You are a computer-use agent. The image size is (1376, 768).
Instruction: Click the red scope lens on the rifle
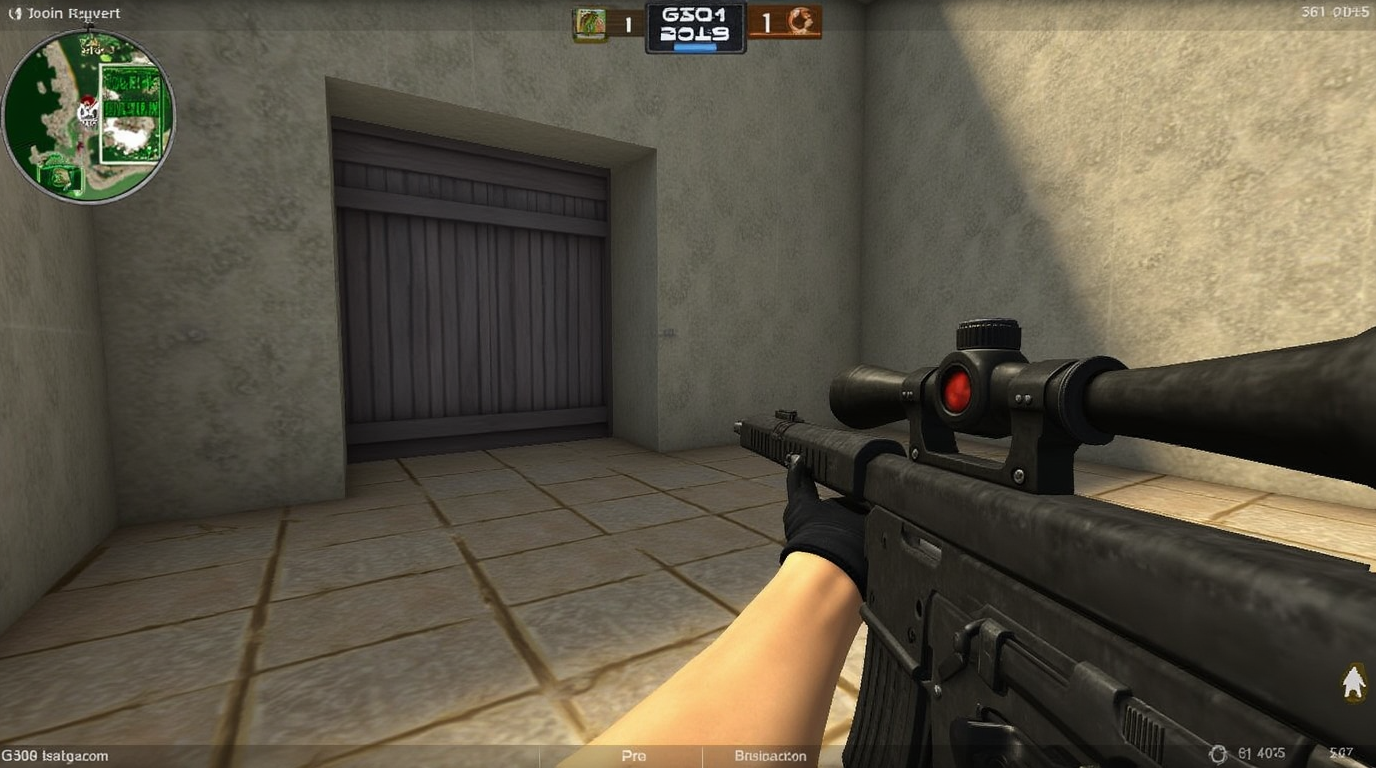pyautogui.click(x=957, y=392)
